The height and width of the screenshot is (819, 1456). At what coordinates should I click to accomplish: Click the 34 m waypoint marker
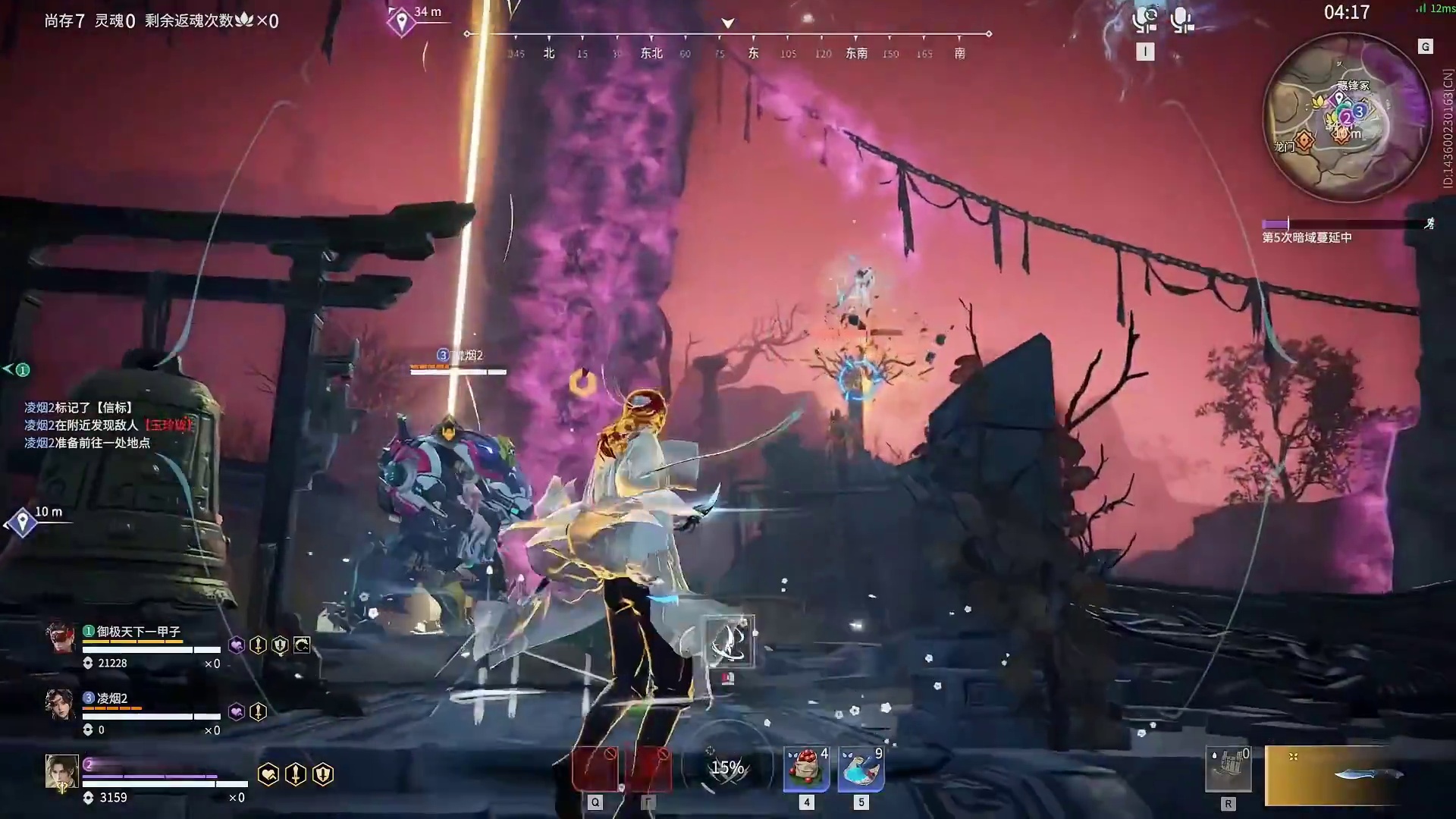point(400,22)
